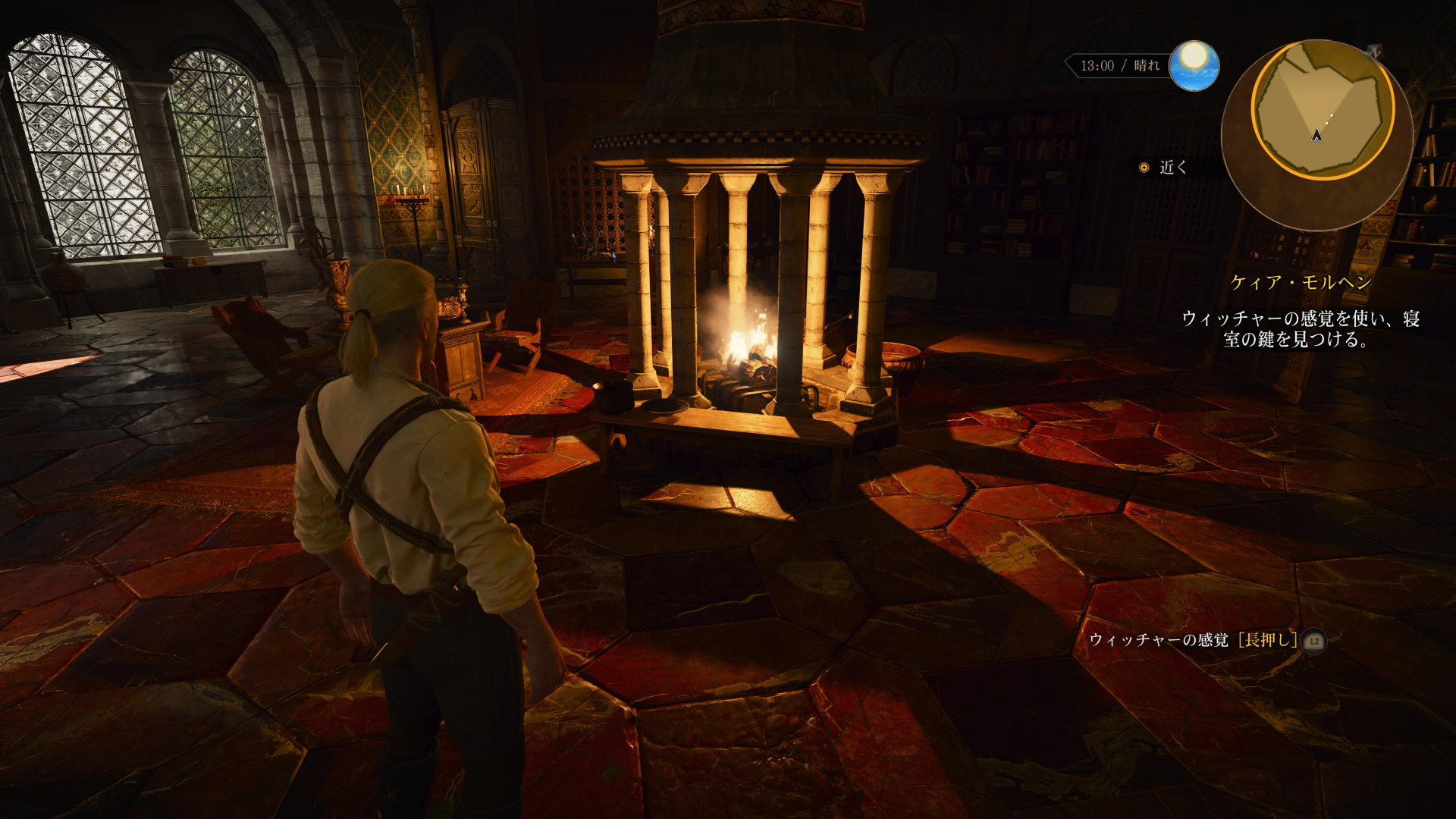Click the sunny weather icon
Screen dimensions: 1456x819
(1194, 65)
